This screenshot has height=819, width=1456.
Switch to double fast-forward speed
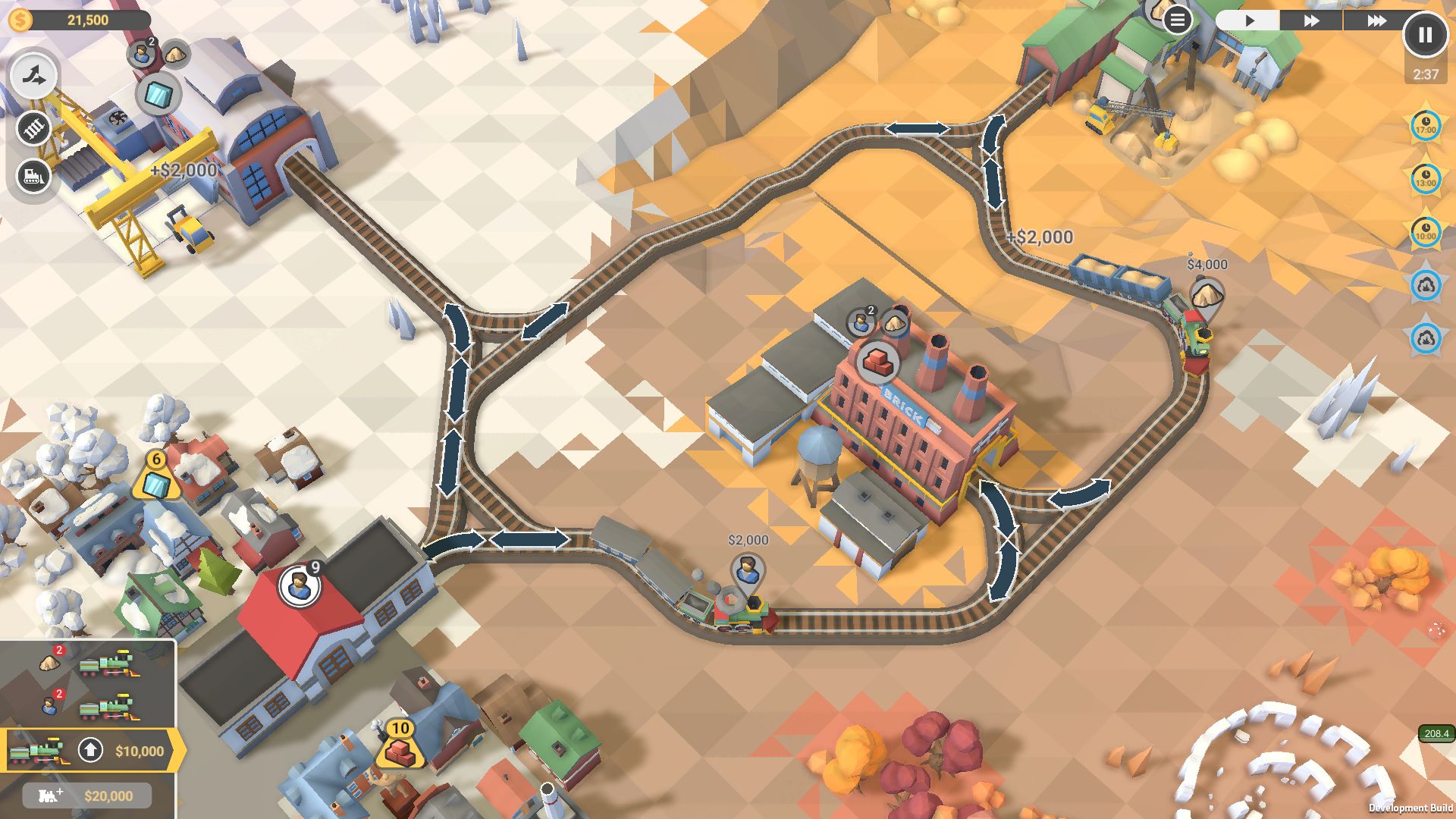[x=1311, y=20]
